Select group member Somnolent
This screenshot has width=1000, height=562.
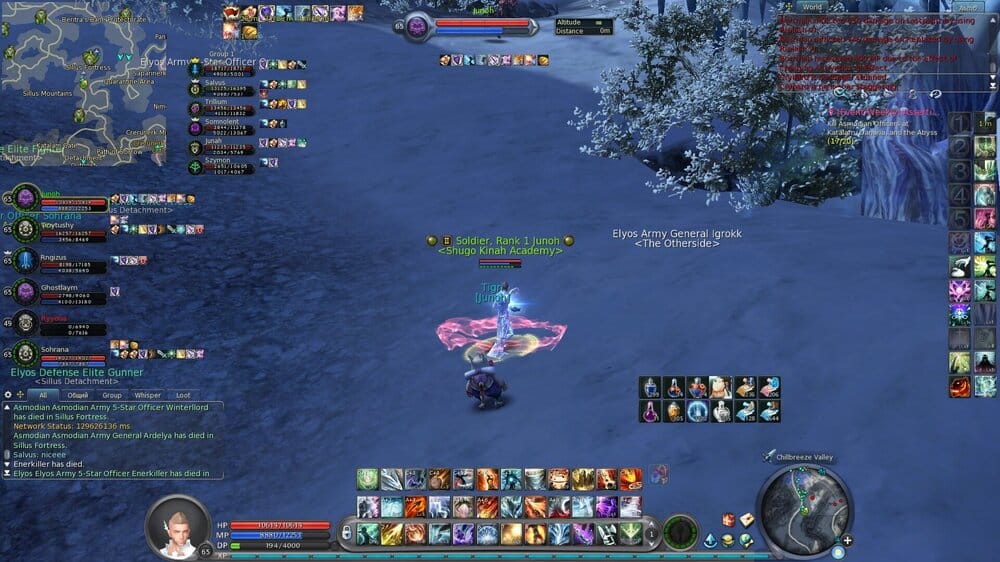(x=220, y=126)
